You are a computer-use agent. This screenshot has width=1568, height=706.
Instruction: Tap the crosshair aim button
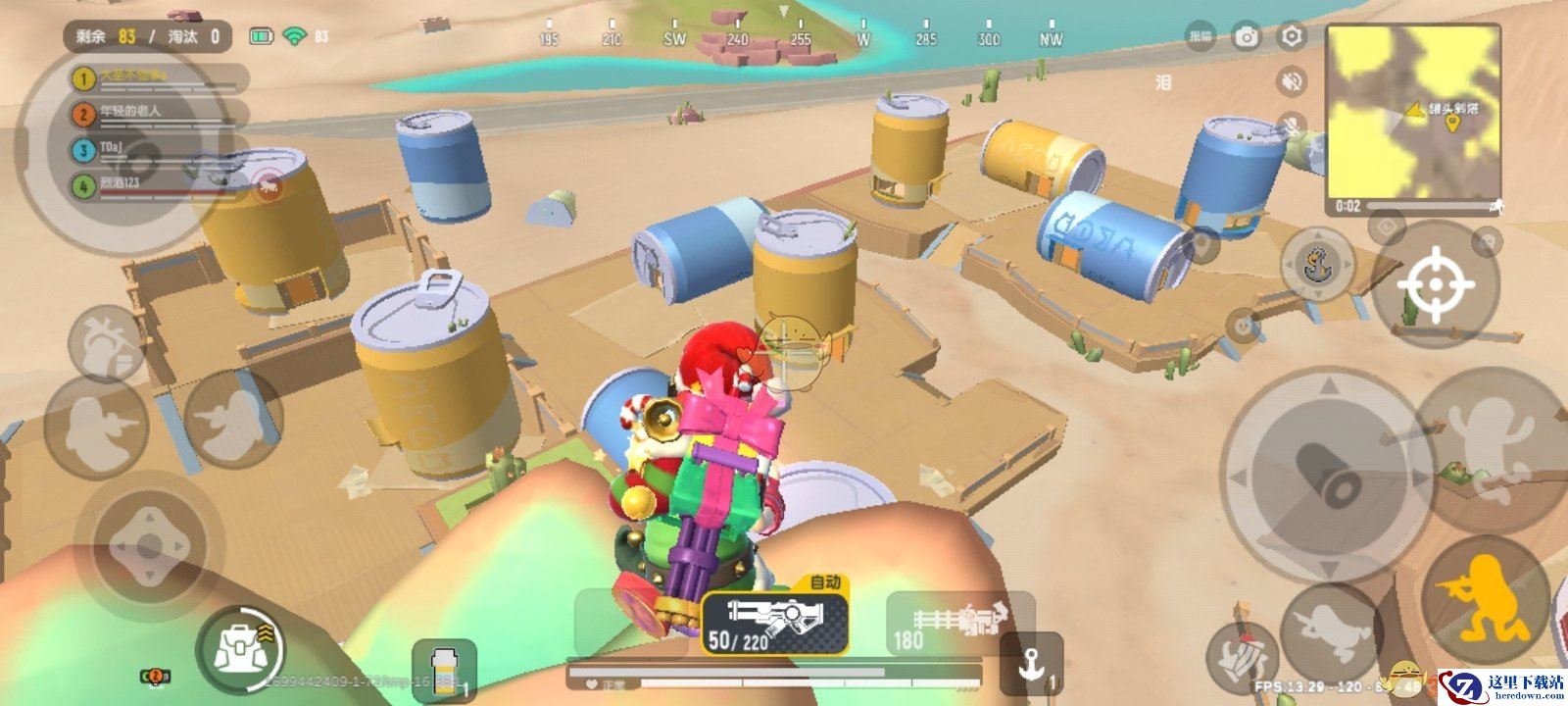(1436, 284)
